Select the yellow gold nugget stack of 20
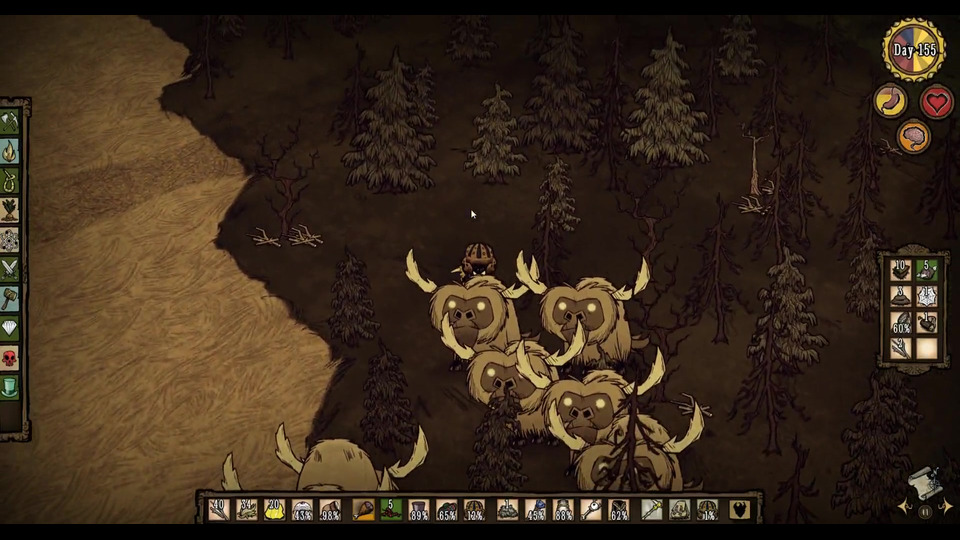The image size is (960, 540). (x=274, y=510)
